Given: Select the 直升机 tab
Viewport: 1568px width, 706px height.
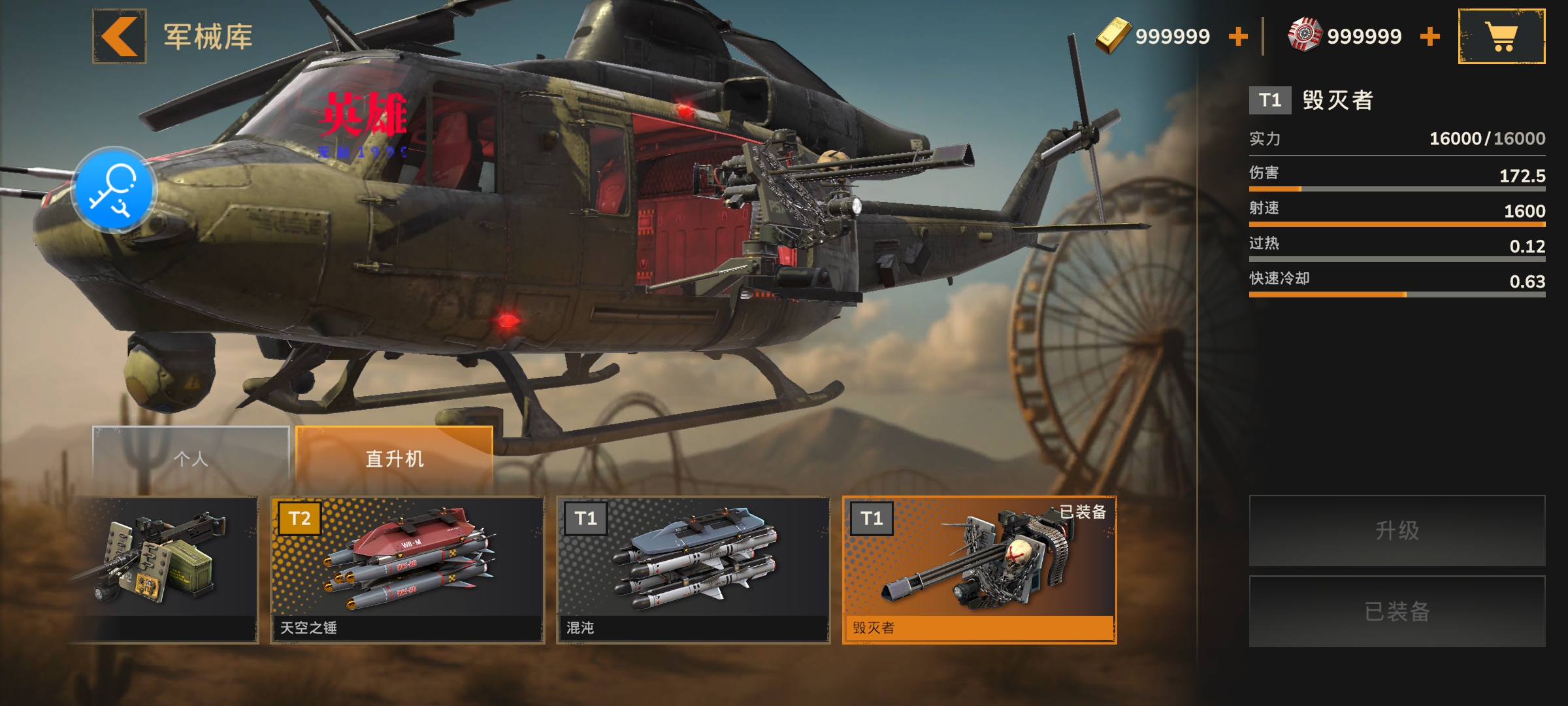Looking at the screenshot, I should click(394, 459).
